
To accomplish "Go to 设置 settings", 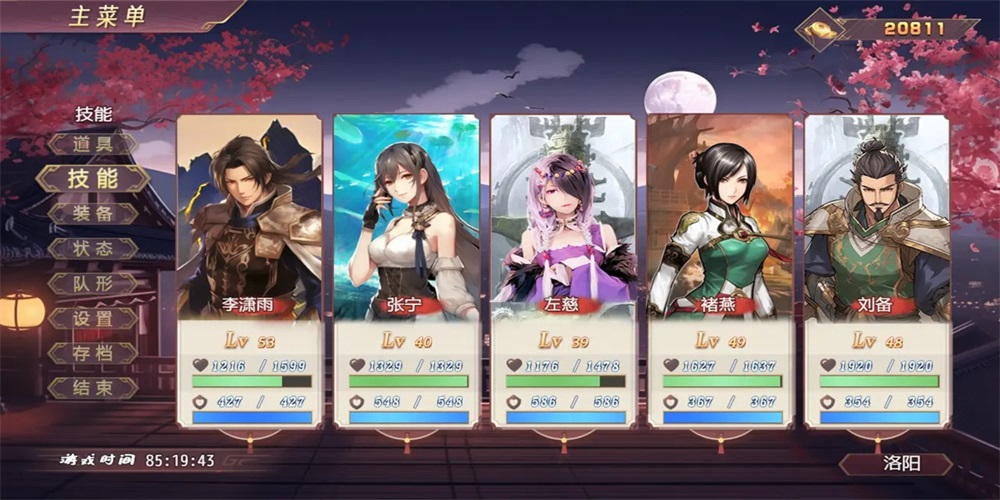I will coord(93,319).
